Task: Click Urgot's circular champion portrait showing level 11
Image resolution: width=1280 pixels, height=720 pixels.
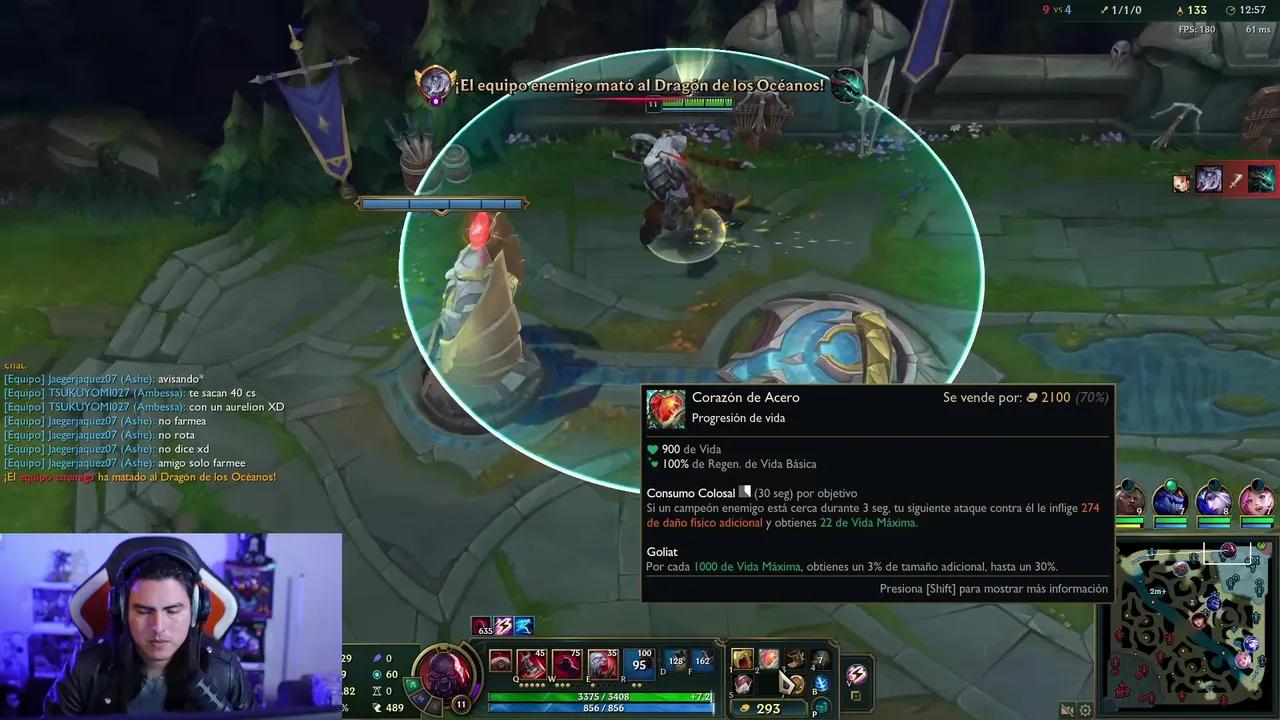Action: [443, 678]
